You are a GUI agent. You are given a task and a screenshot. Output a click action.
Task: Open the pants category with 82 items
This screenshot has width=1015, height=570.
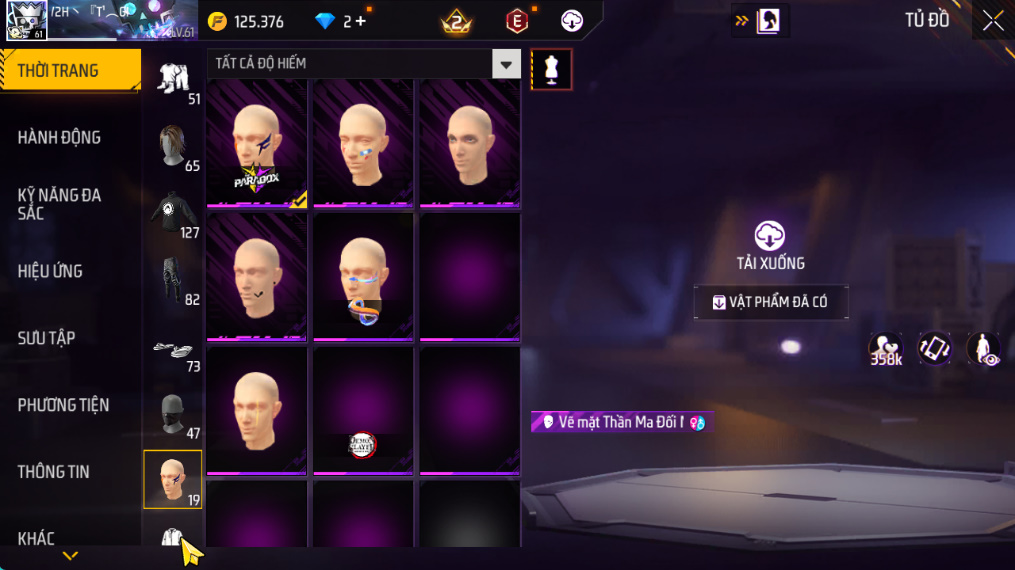(174, 281)
